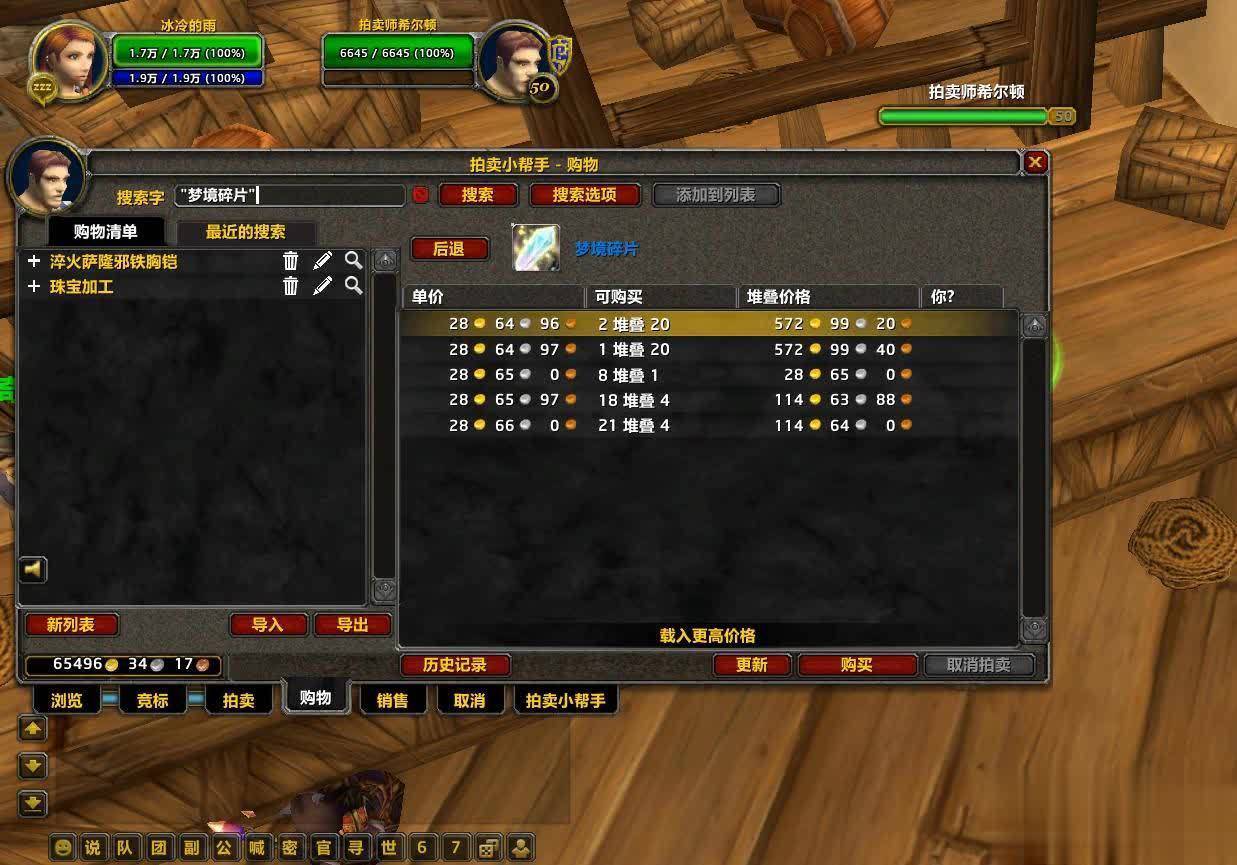Switch to the 销售 selling tab
The image size is (1237, 865).
point(393,701)
